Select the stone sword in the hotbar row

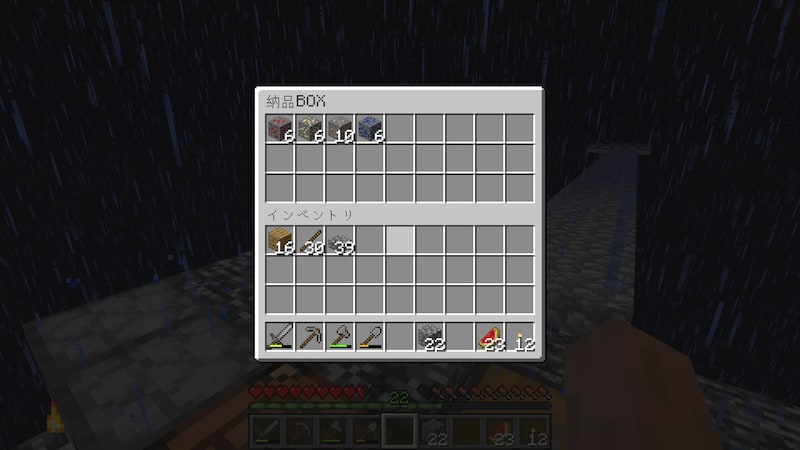(x=279, y=336)
